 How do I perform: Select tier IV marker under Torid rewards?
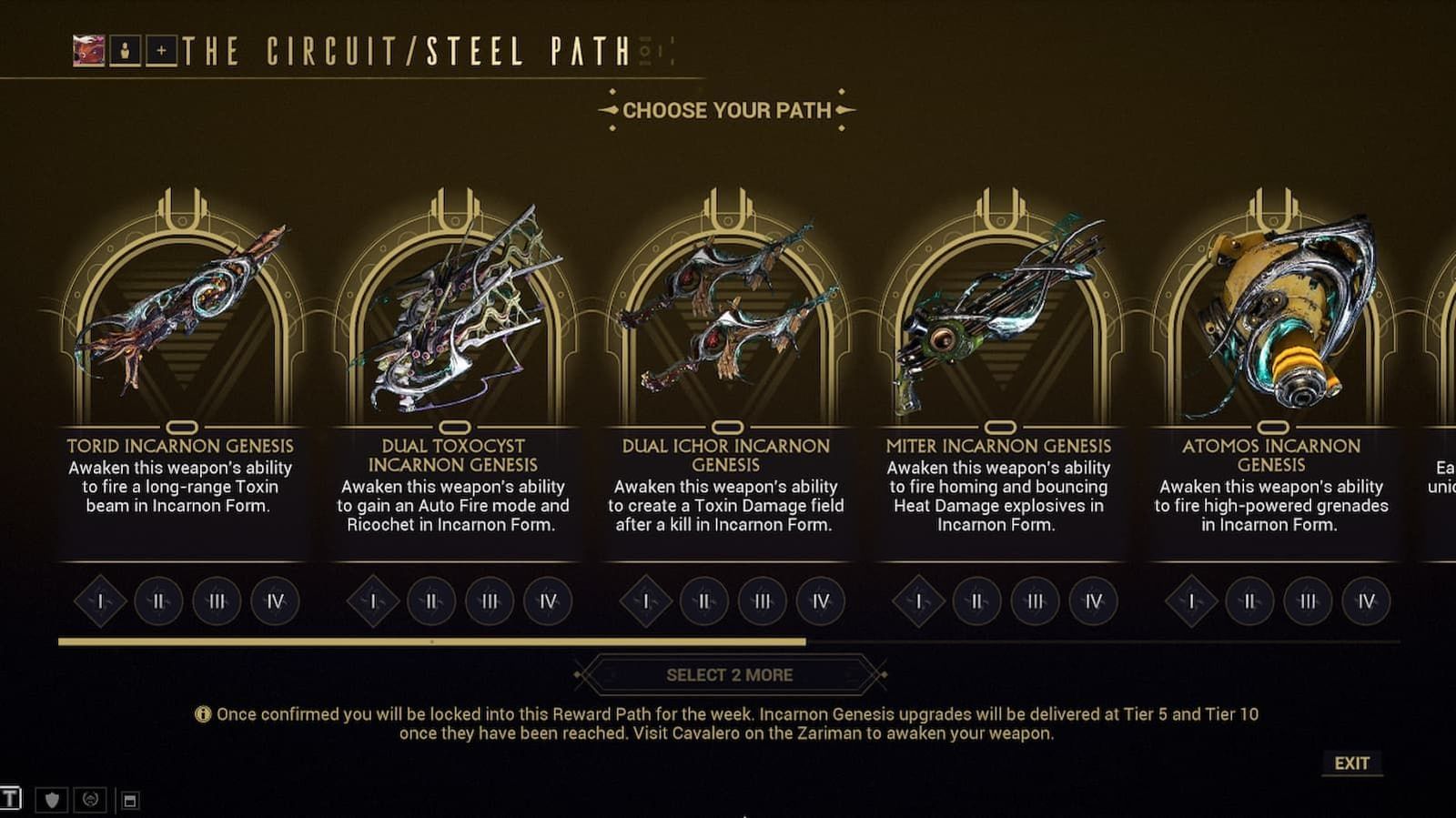click(x=275, y=601)
